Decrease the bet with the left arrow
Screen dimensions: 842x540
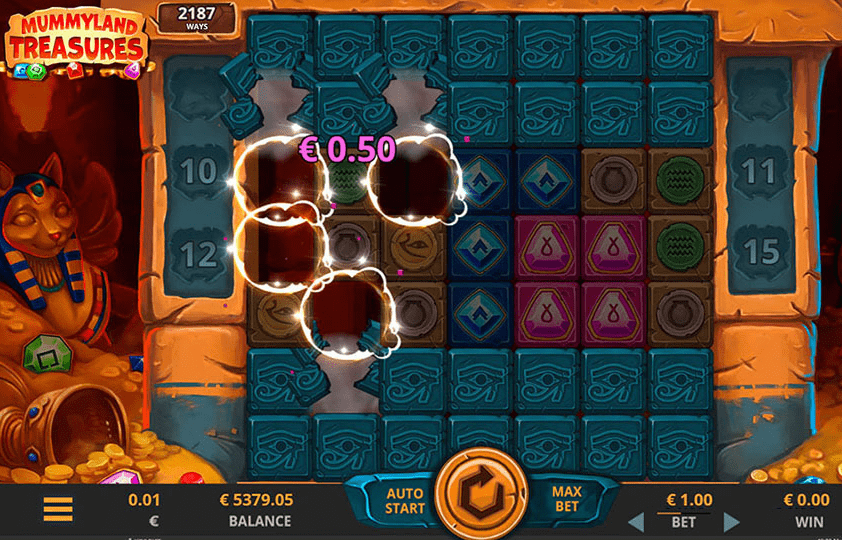[635, 521]
